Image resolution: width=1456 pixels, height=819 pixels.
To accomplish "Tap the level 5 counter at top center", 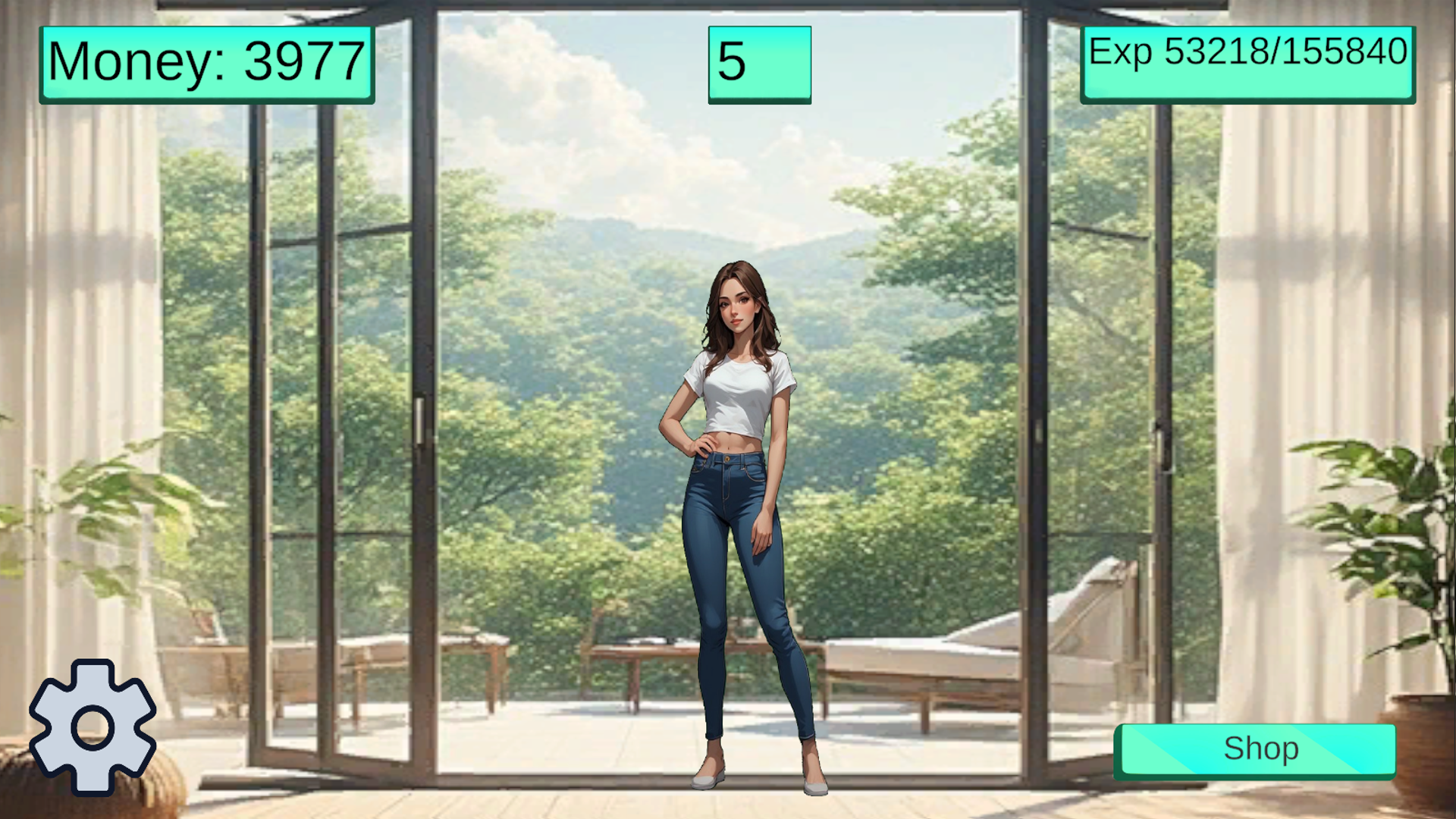I will (758, 64).
